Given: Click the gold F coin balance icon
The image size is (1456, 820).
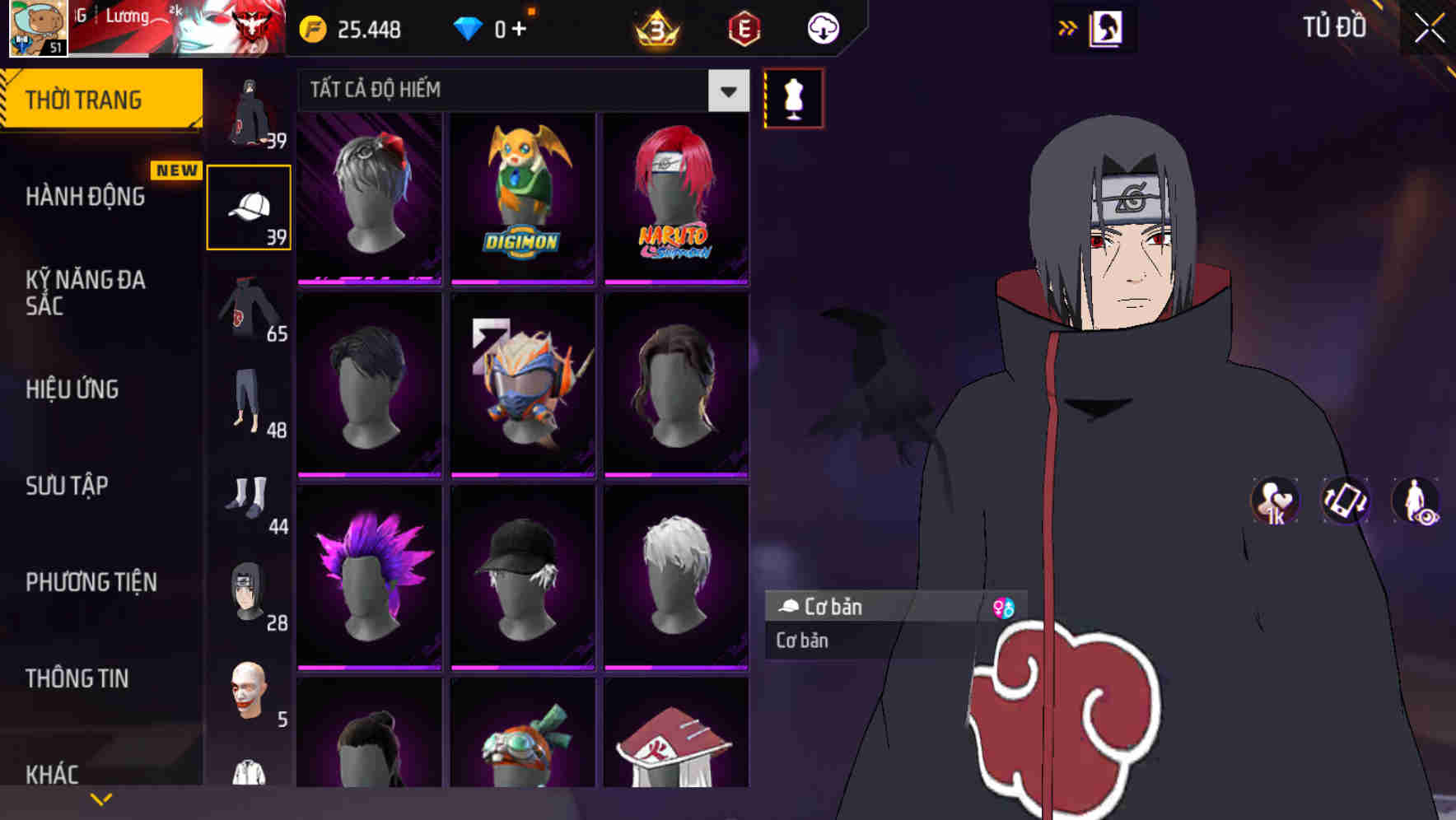Looking at the screenshot, I should click(312, 27).
